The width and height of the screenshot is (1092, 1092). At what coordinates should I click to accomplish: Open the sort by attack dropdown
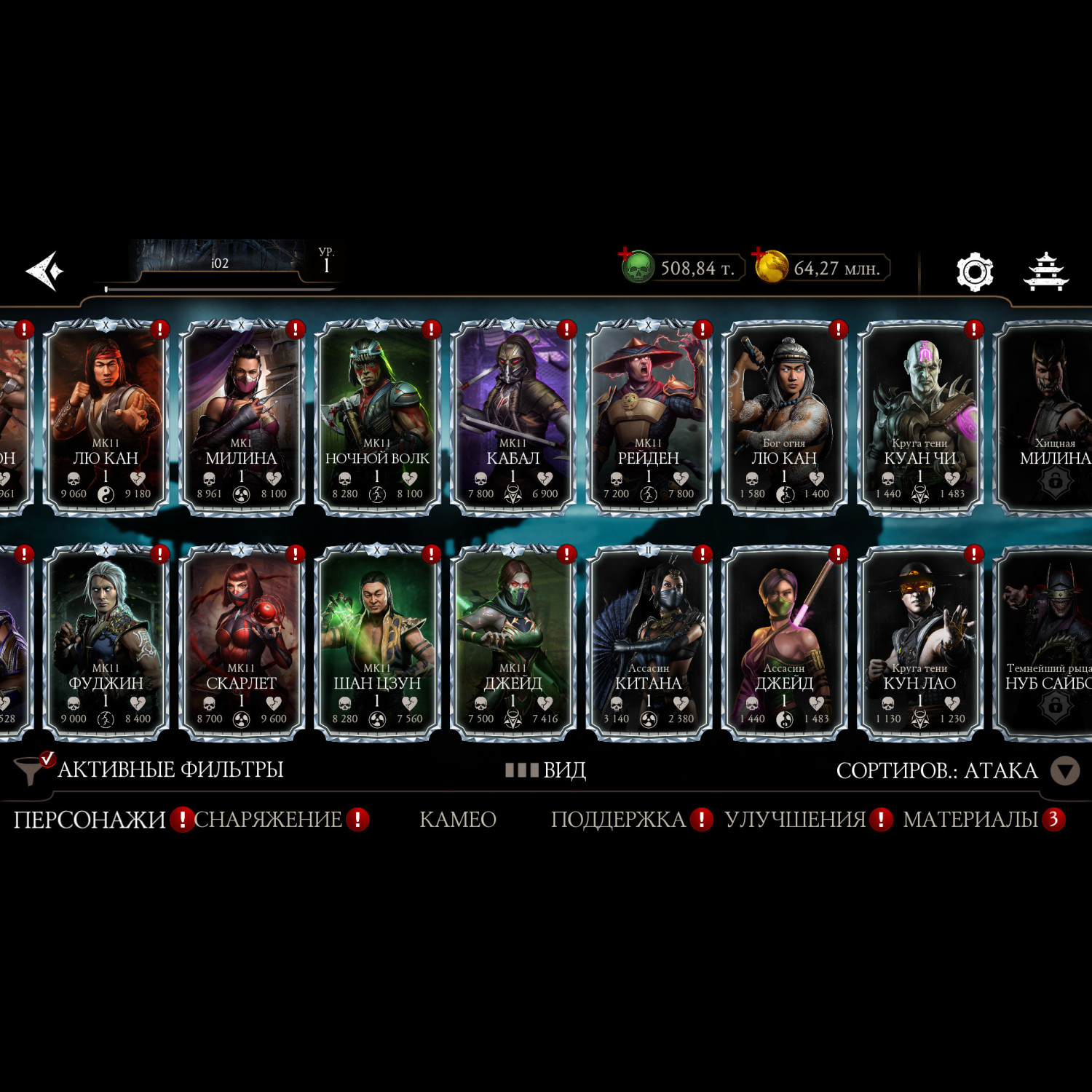[1064, 771]
